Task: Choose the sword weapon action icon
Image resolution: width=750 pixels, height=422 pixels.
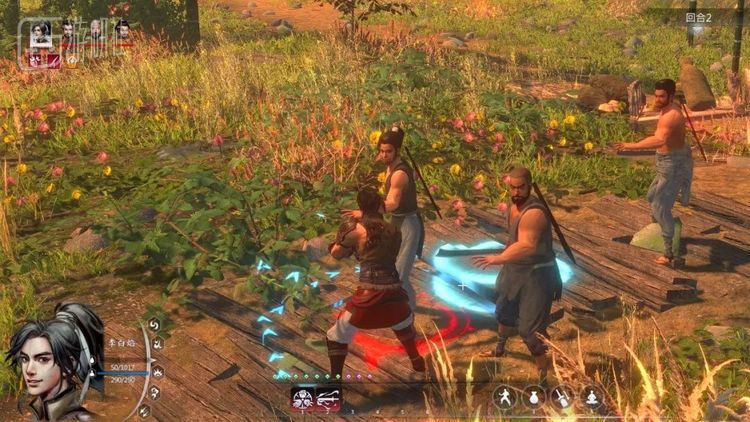Action: (x=563, y=397)
